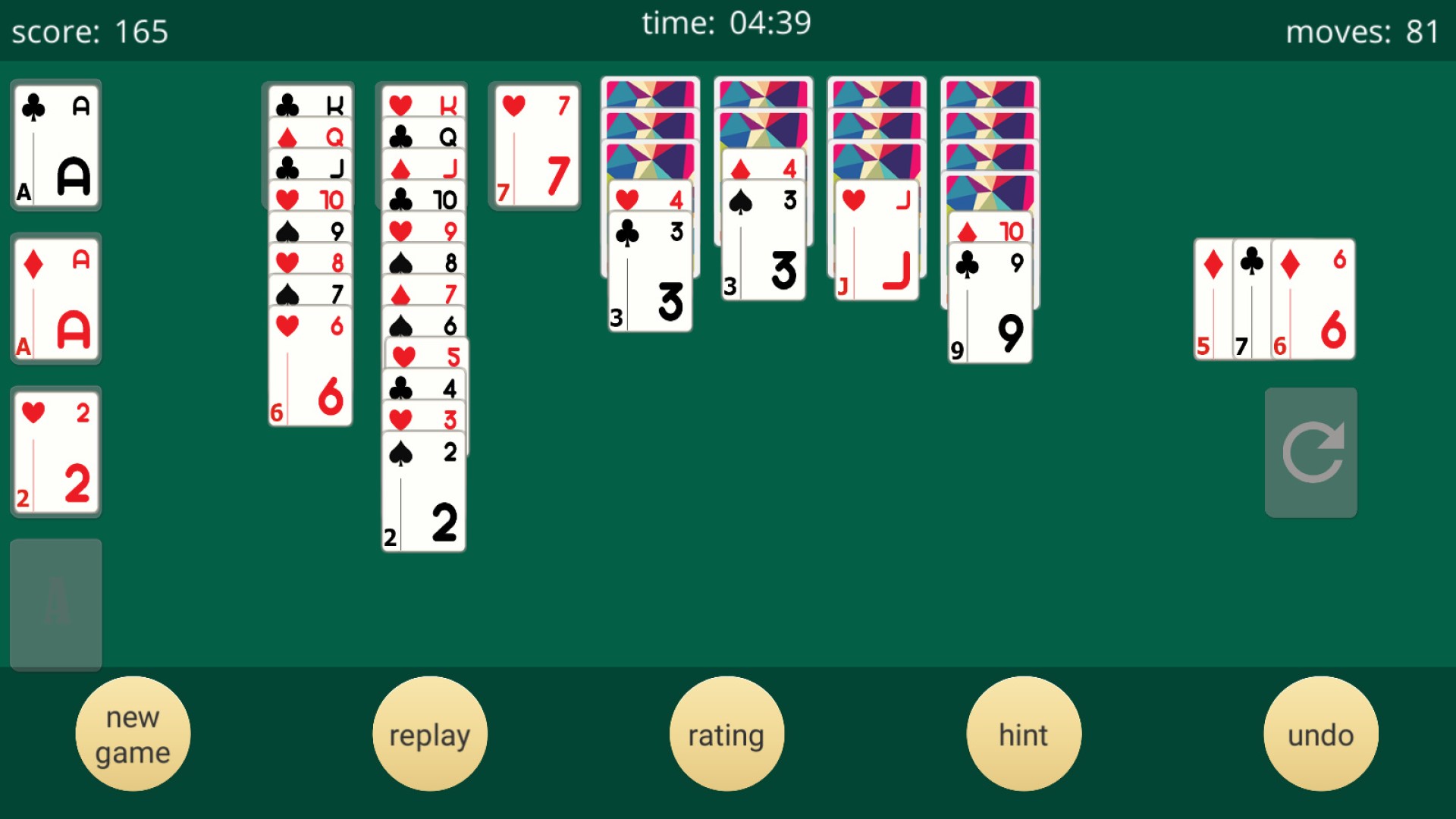Click the replay button
This screenshot has width=1456, height=819.
click(429, 732)
